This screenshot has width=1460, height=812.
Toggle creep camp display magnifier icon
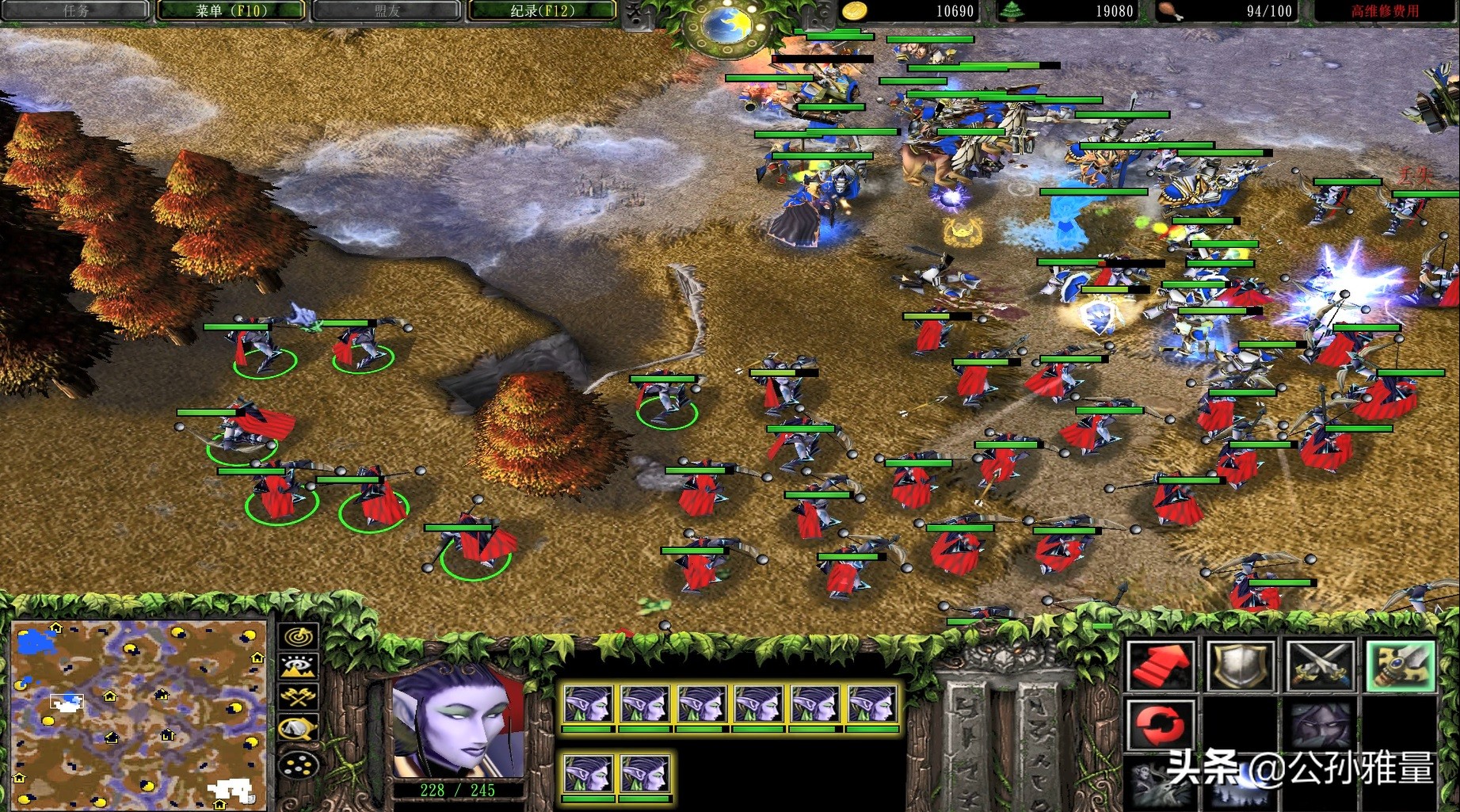click(299, 728)
